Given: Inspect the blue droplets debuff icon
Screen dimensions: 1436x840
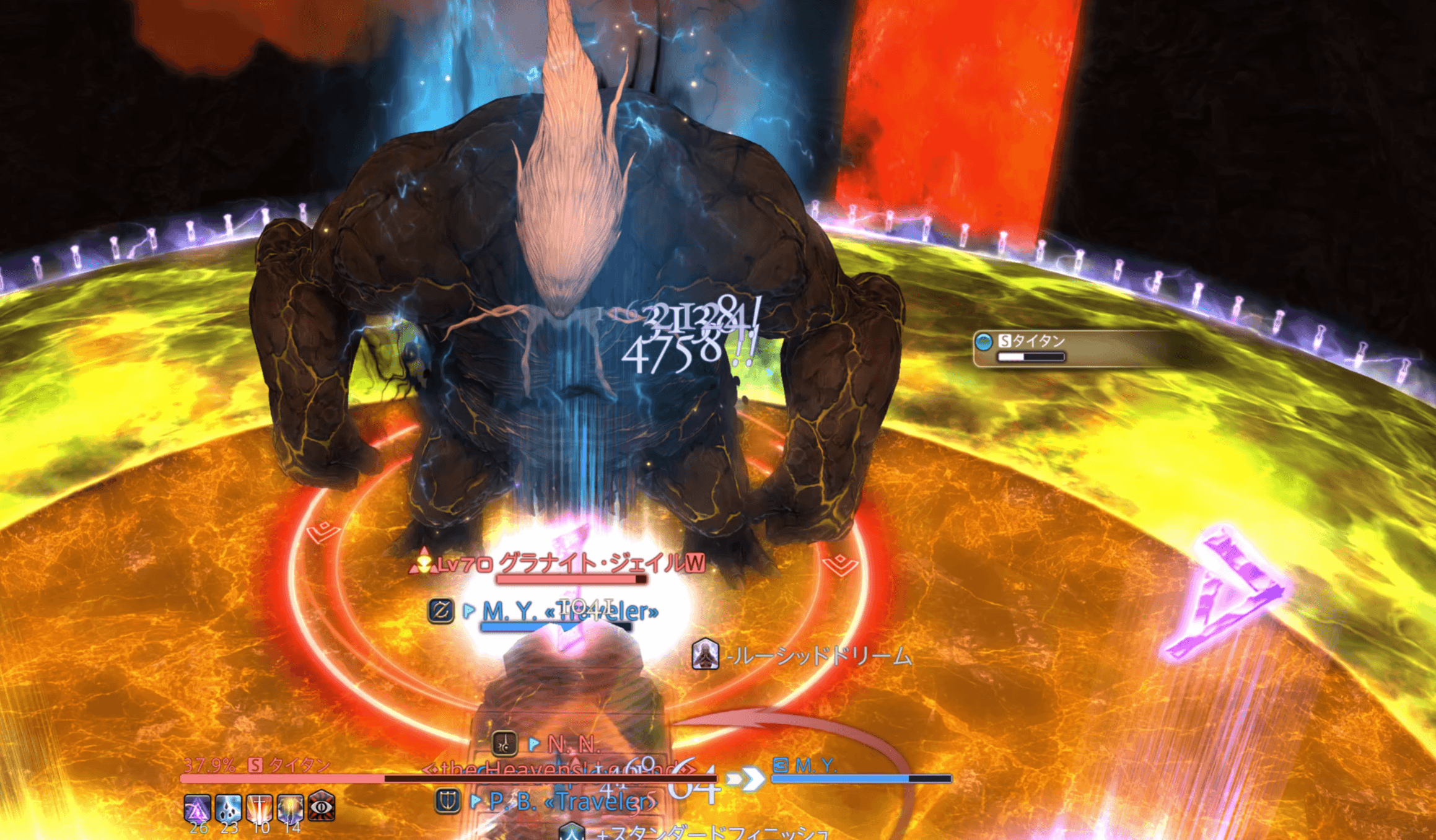Looking at the screenshot, I should point(228,808).
